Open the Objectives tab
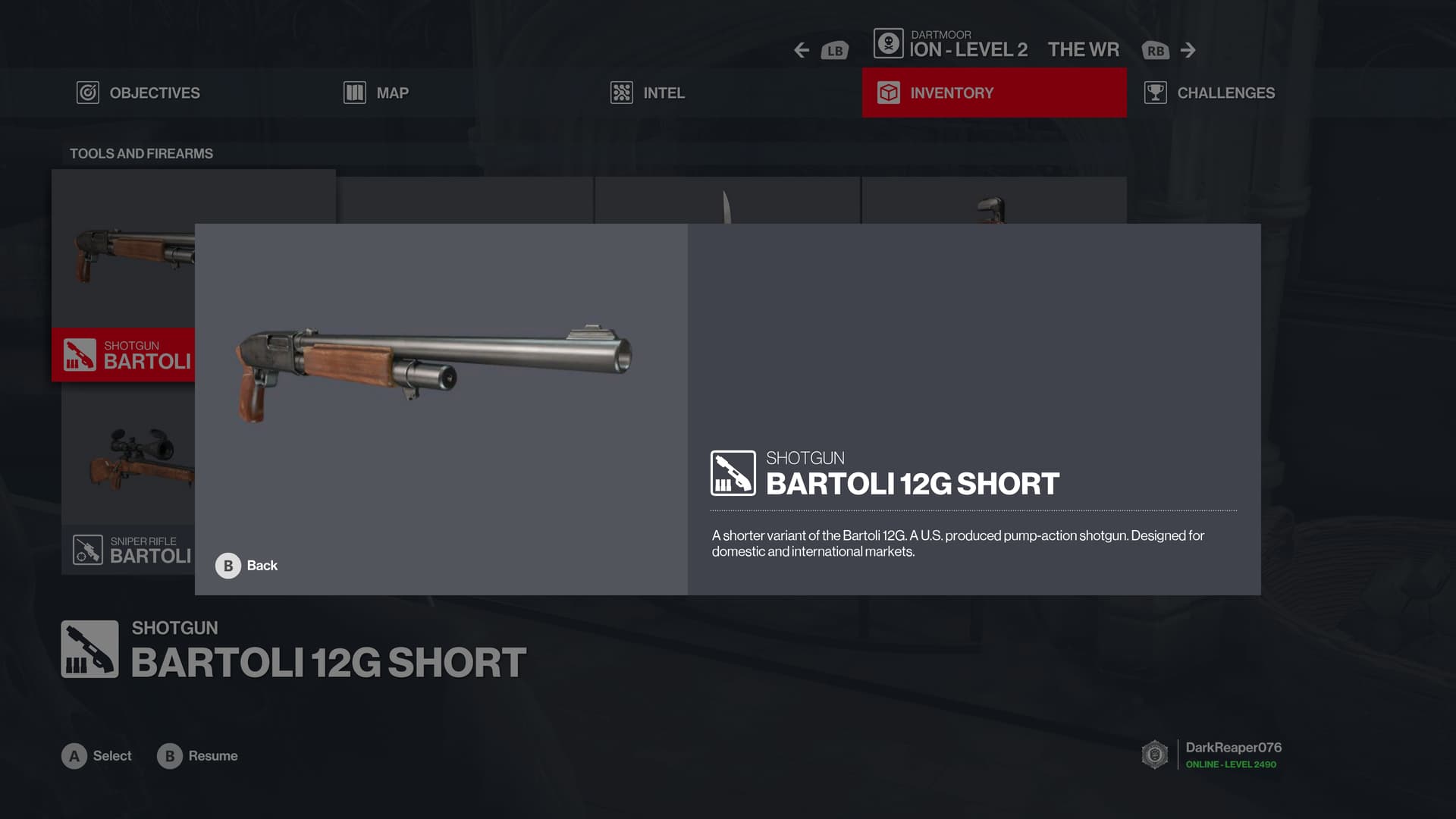 point(139,93)
